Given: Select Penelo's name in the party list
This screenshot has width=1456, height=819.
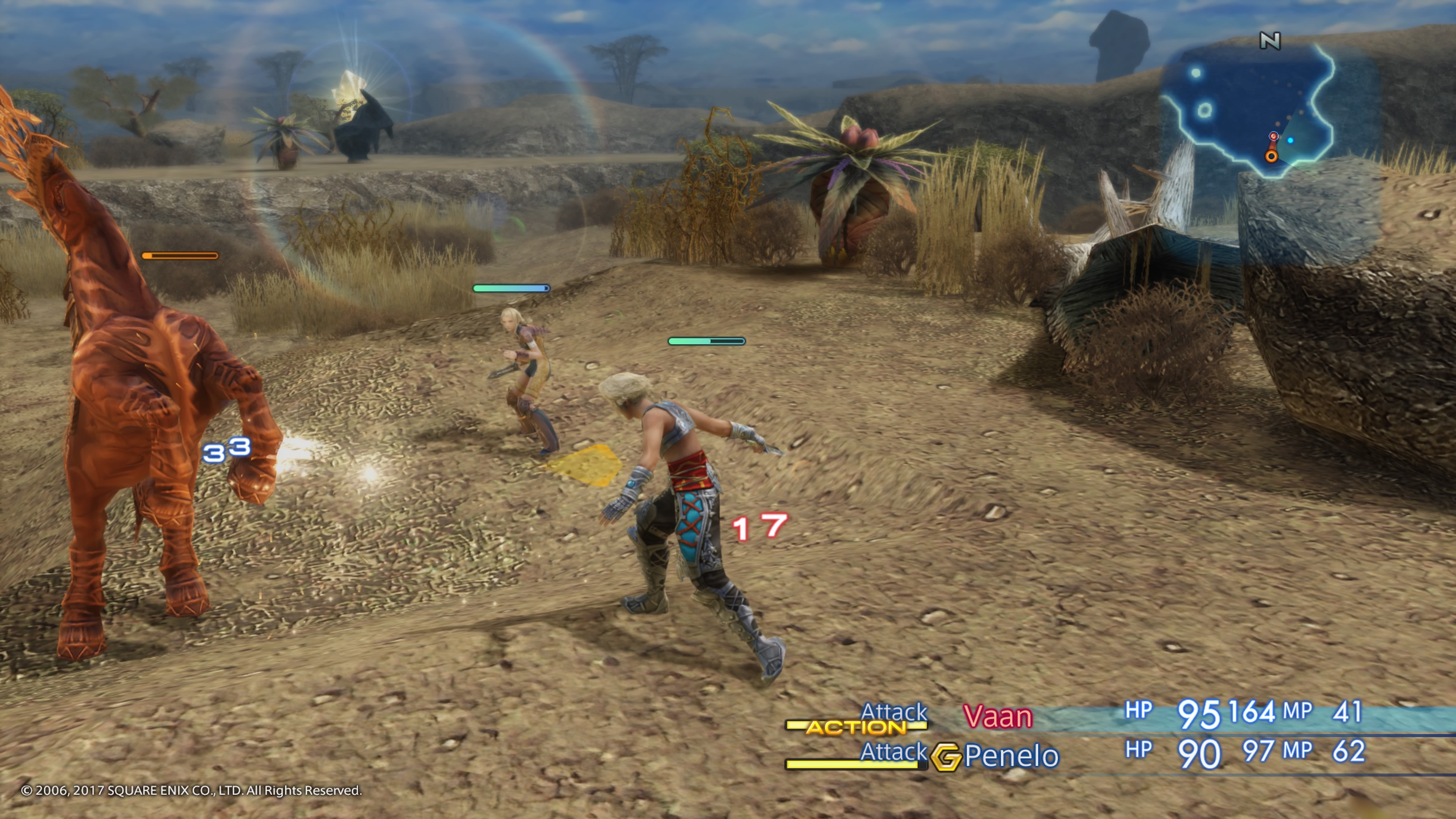Looking at the screenshot, I should [x=1011, y=756].
